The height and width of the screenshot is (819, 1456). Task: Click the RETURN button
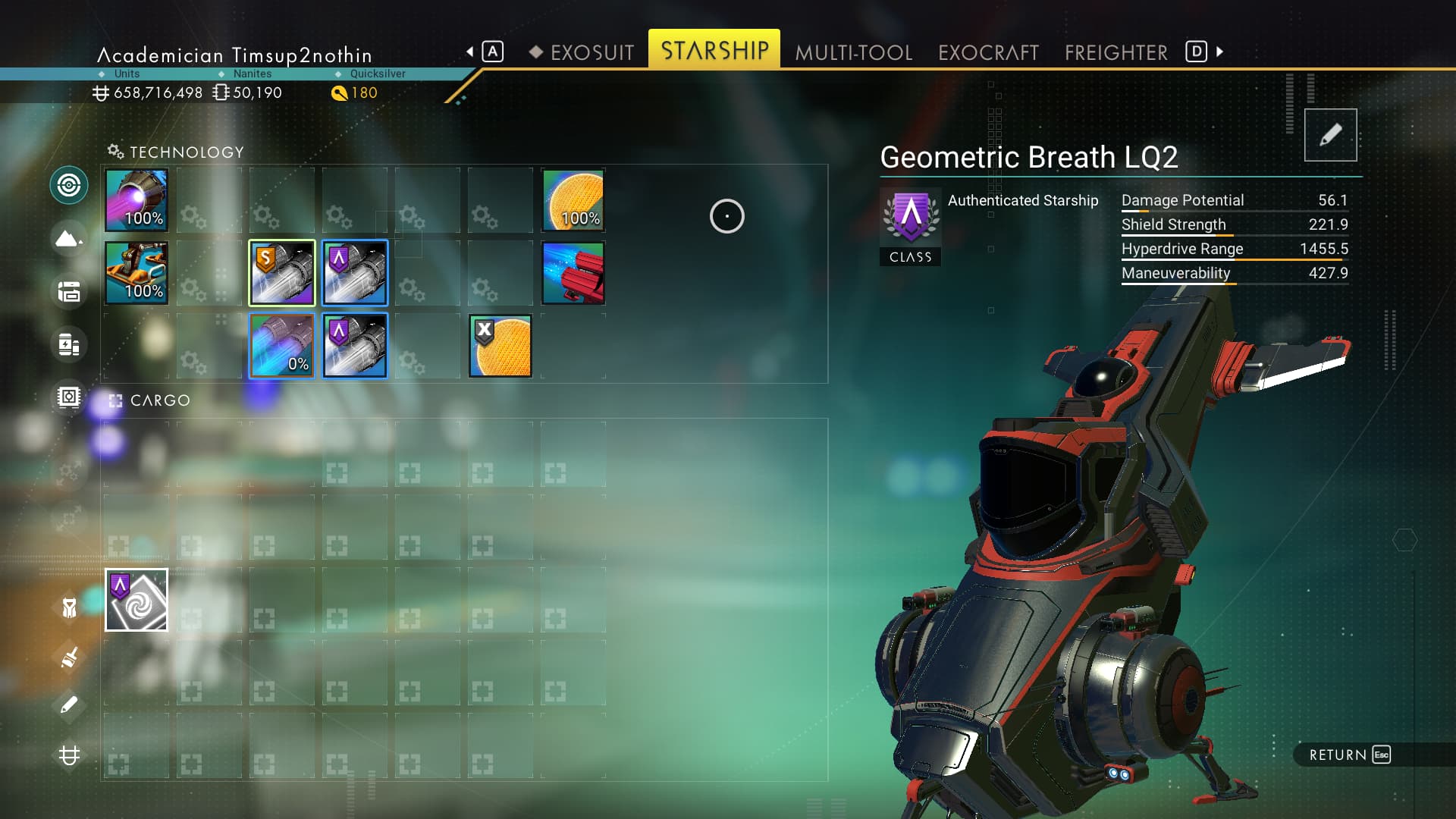point(1349,755)
